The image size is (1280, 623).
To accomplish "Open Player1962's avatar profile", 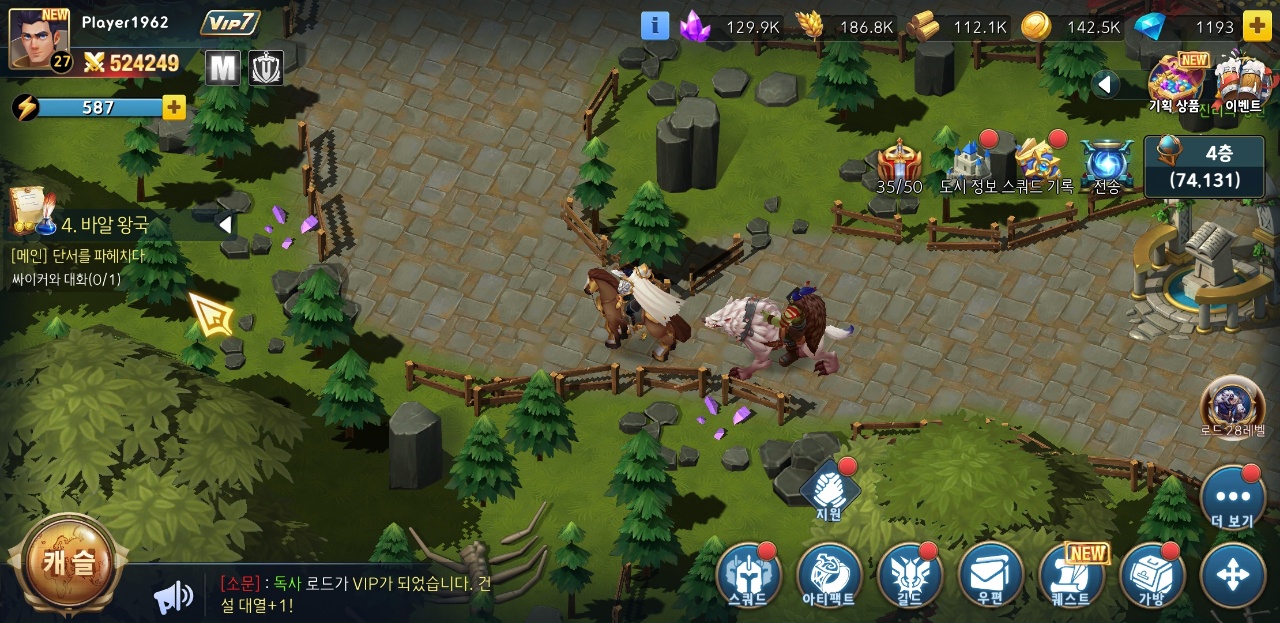I will [x=40, y=40].
